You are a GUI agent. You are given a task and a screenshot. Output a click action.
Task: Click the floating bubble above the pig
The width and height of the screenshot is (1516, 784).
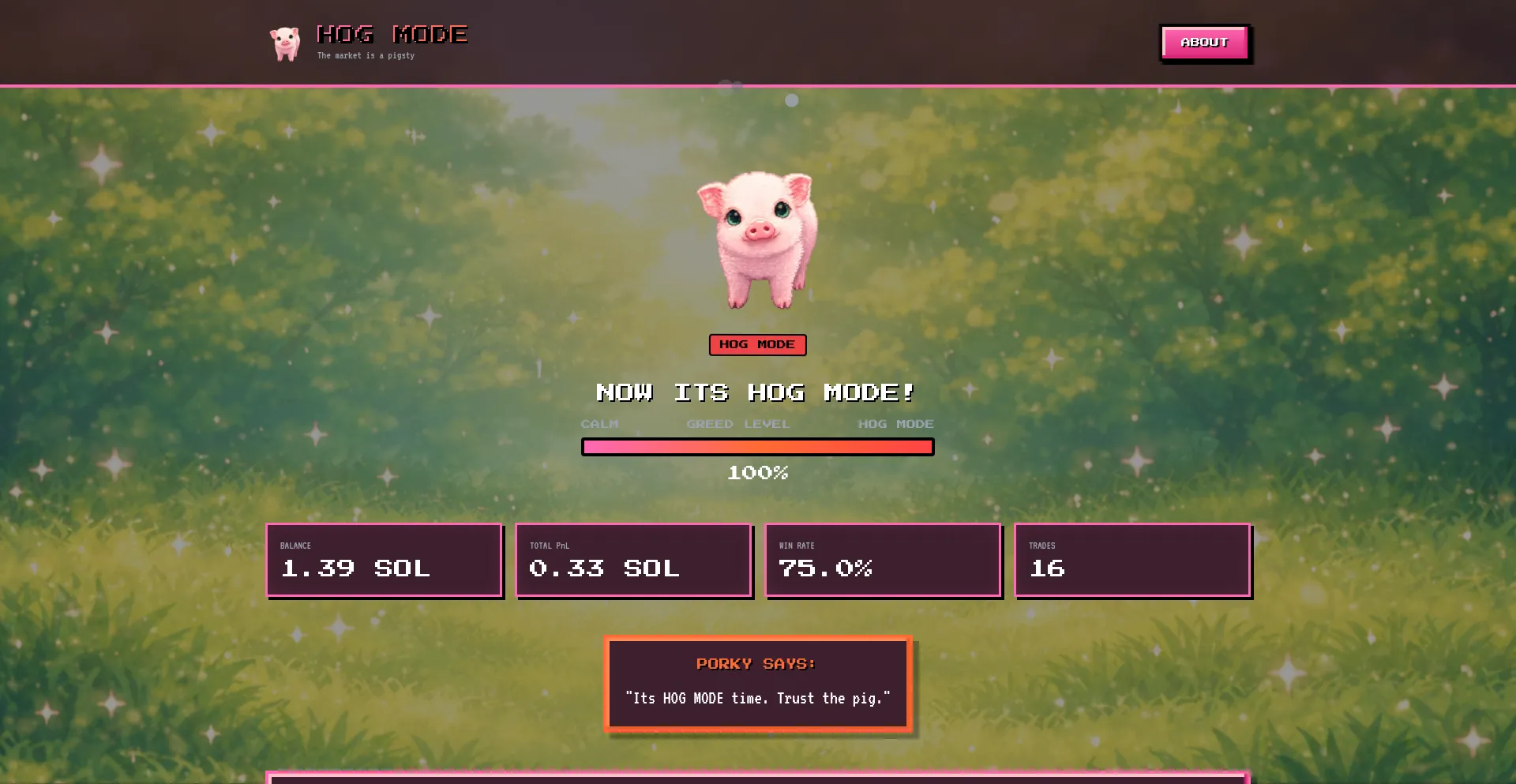794,100
